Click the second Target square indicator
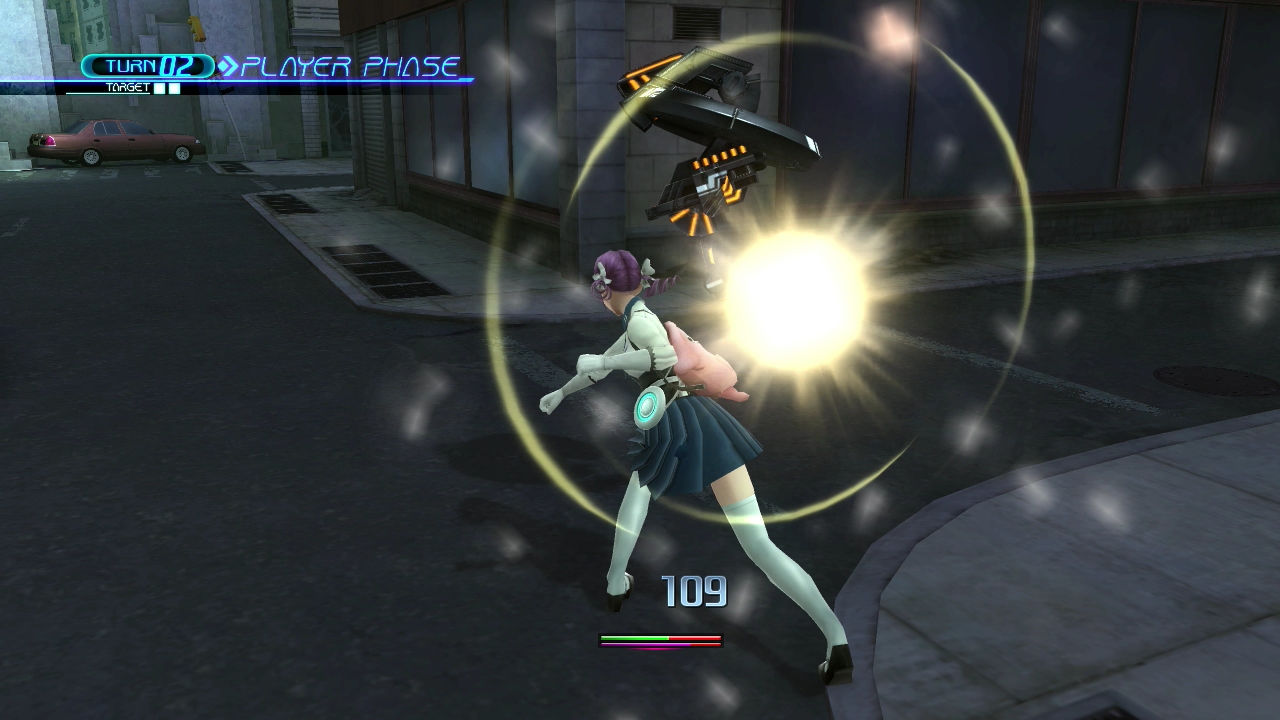 tap(176, 88)
